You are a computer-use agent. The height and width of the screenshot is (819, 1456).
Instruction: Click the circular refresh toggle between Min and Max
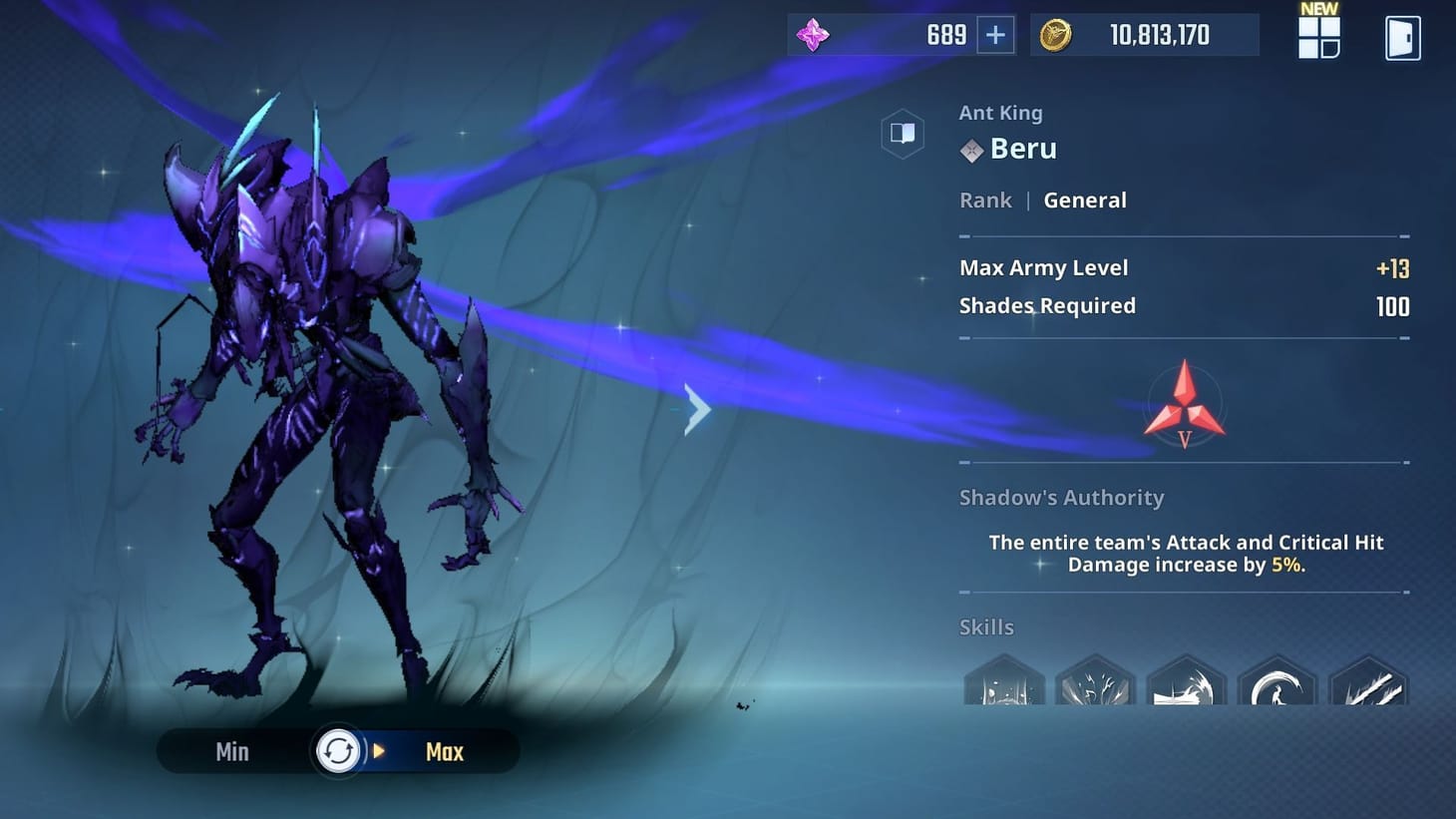tap(339, 751)
